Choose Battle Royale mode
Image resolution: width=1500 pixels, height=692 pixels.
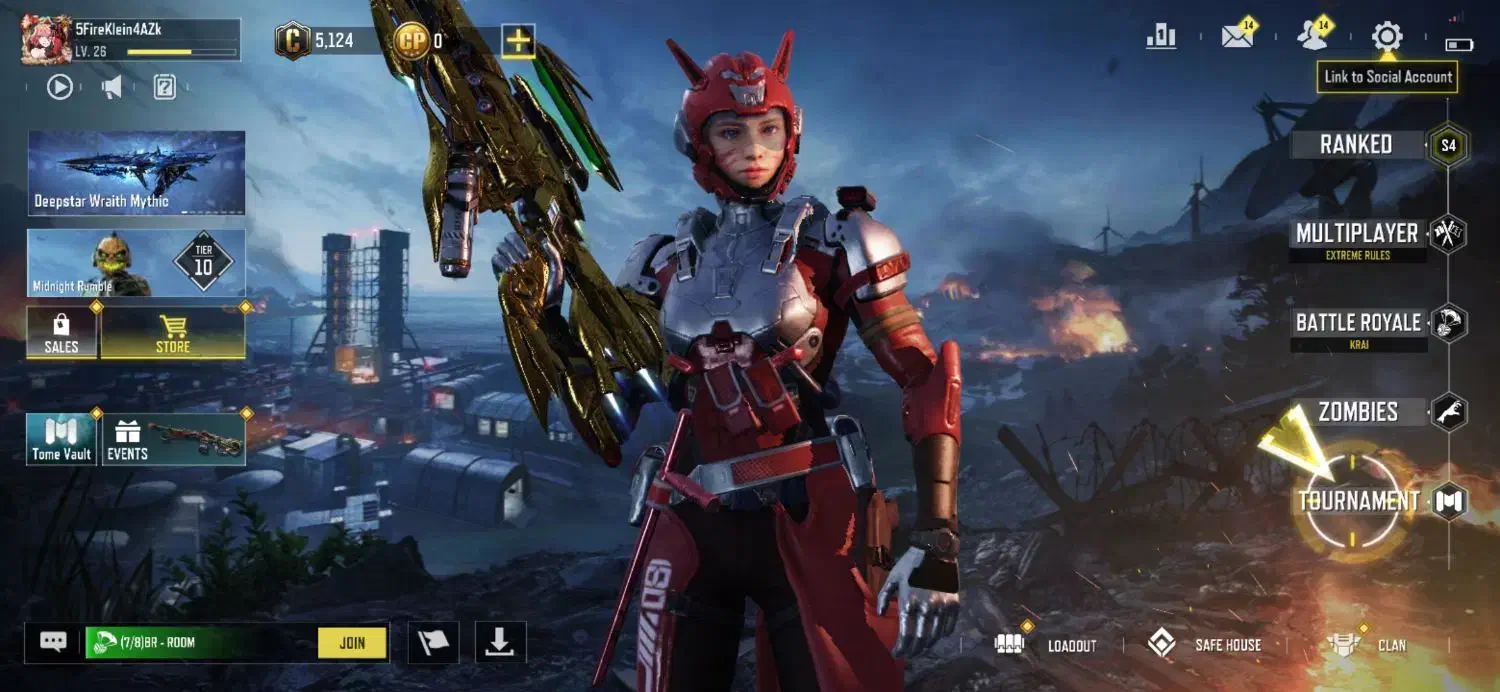(x=1358, y=323)
